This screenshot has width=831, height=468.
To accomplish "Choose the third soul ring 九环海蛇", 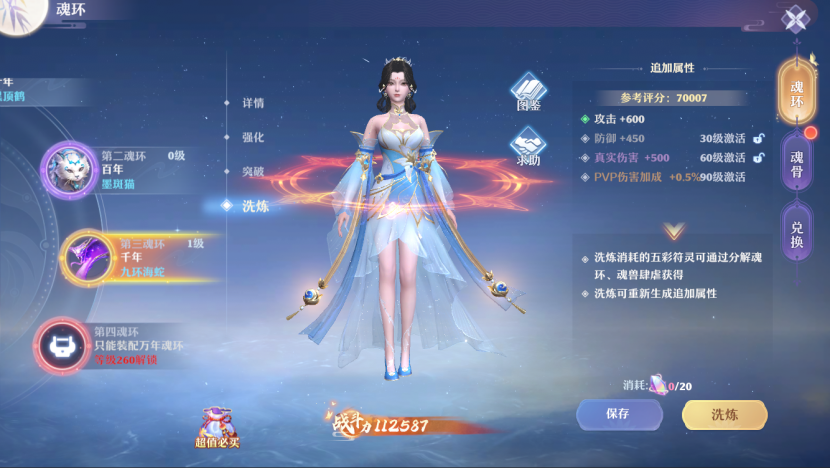I will (87, 256).
